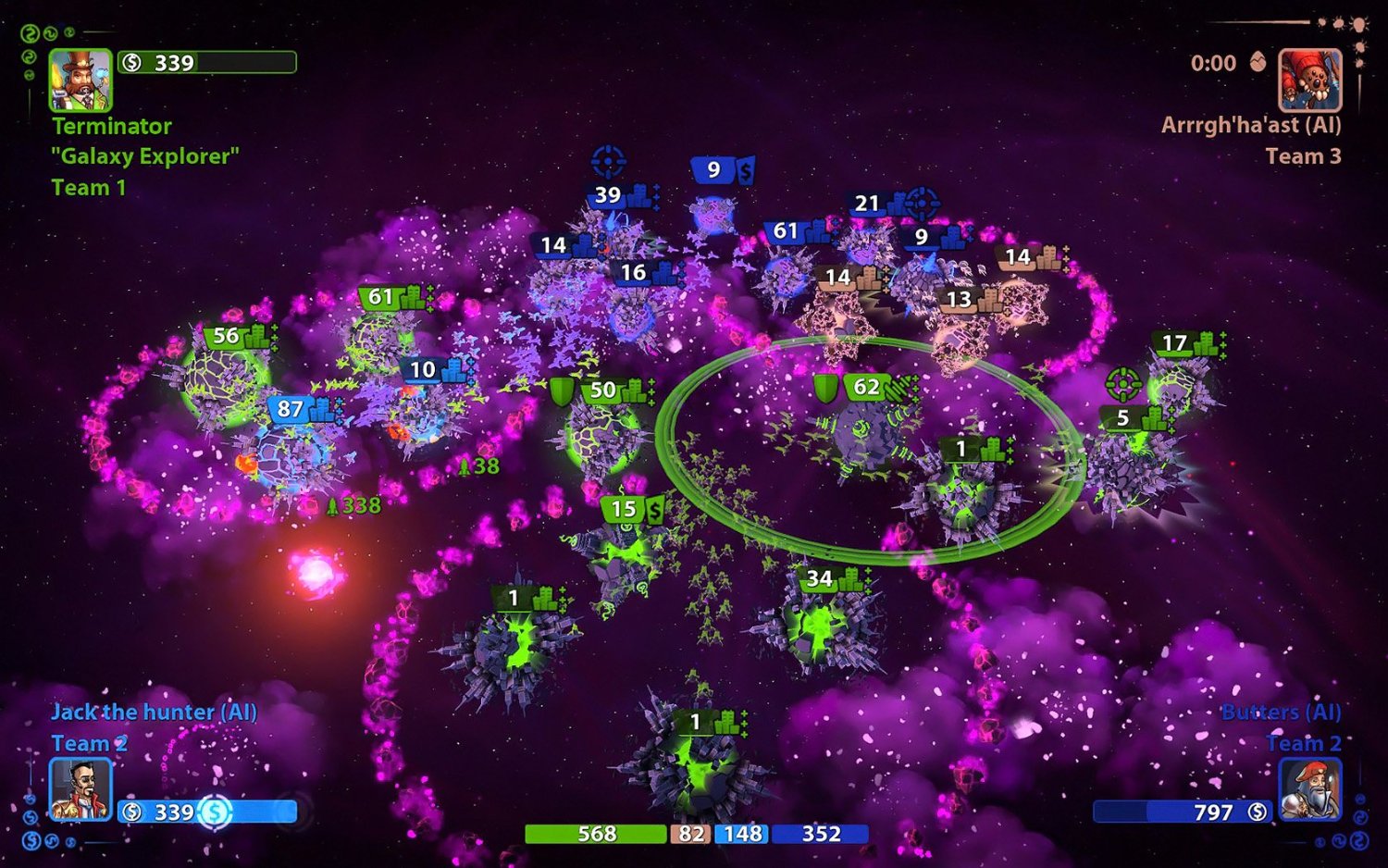
Task: Click the green 568 segment of the bottom stats bar
Action: tap(597, 834)
